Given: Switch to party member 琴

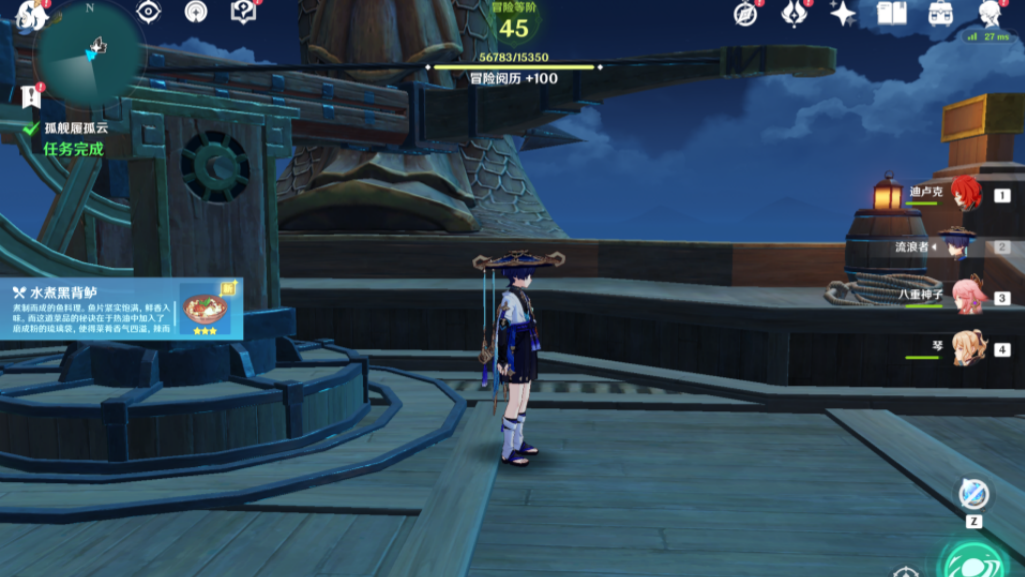Looking at the screenshot, I should (x=968, y=349).
